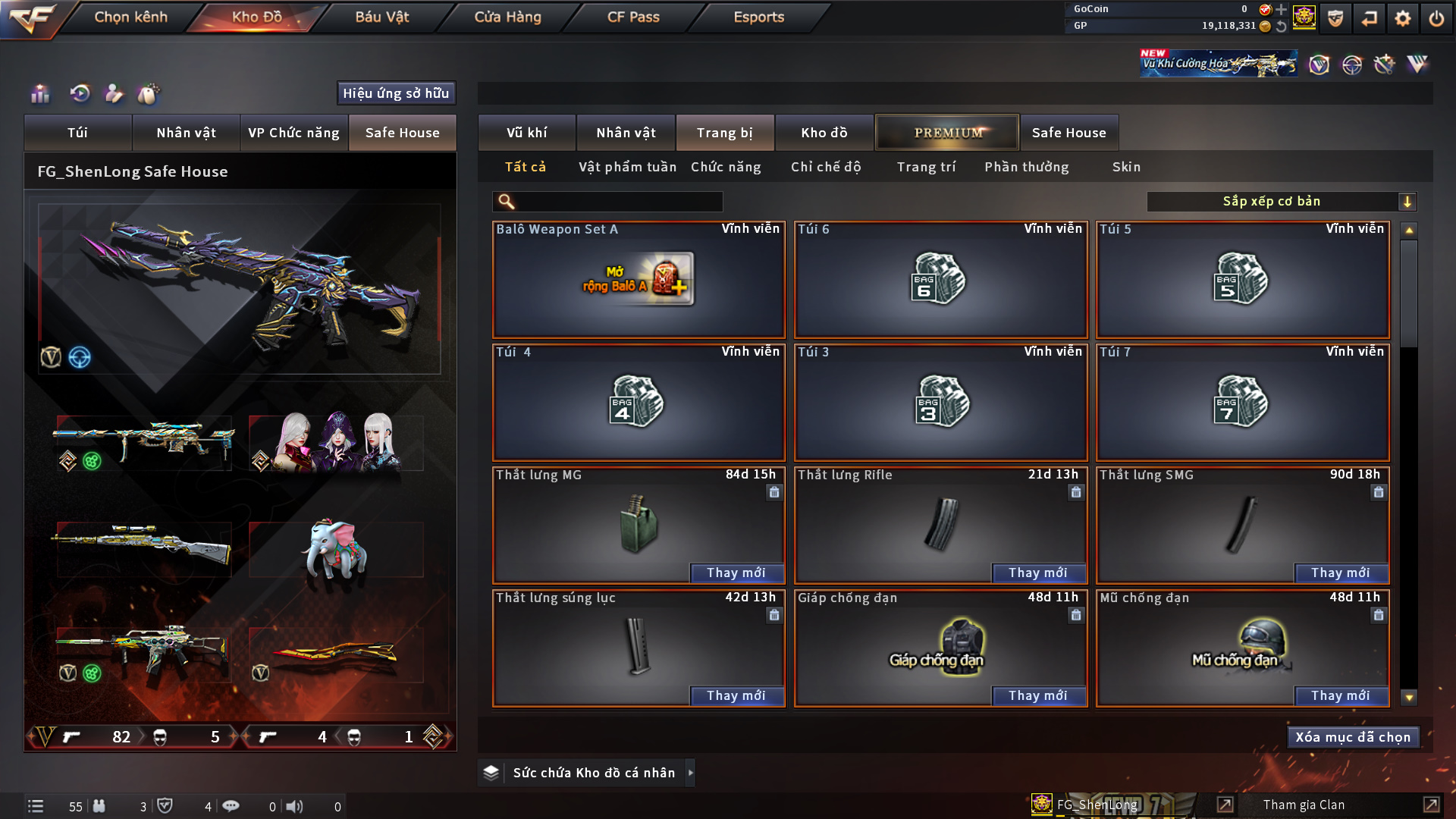This screenshot has width=1456, height=819.
Task: Show the Skin filter category
Action: coord(1126,167)
